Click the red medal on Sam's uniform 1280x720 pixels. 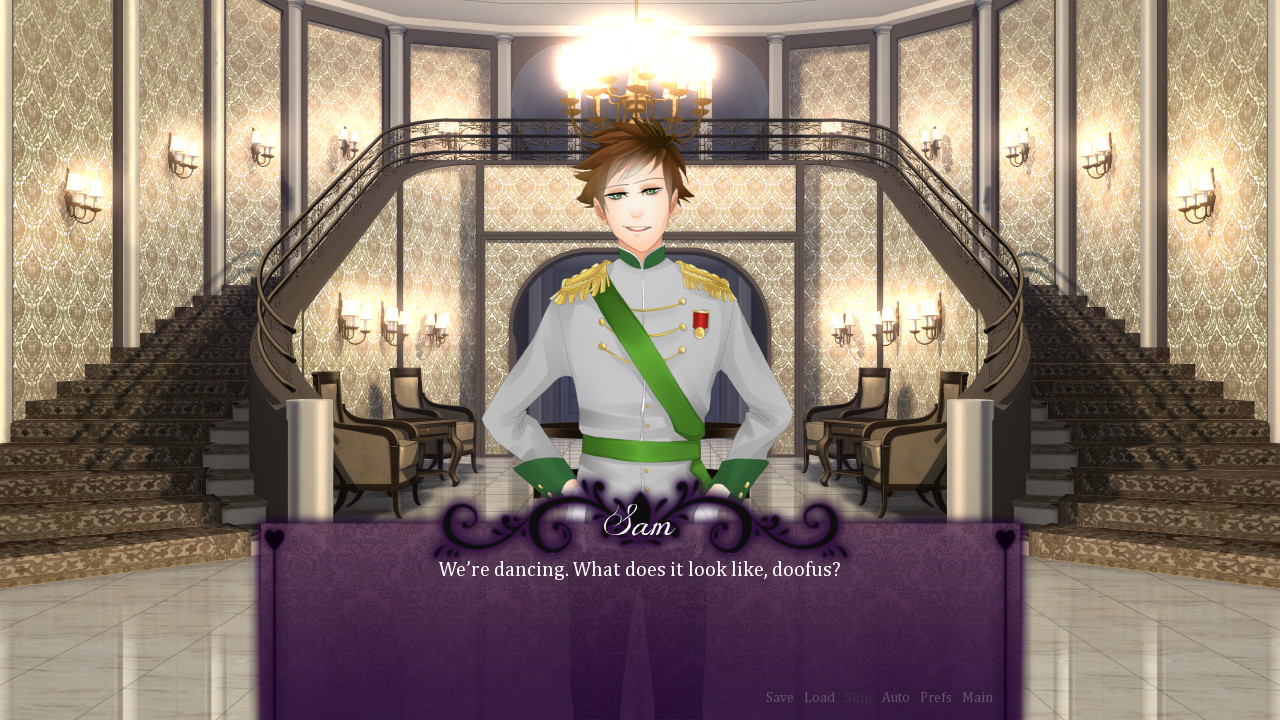[701, 318]
